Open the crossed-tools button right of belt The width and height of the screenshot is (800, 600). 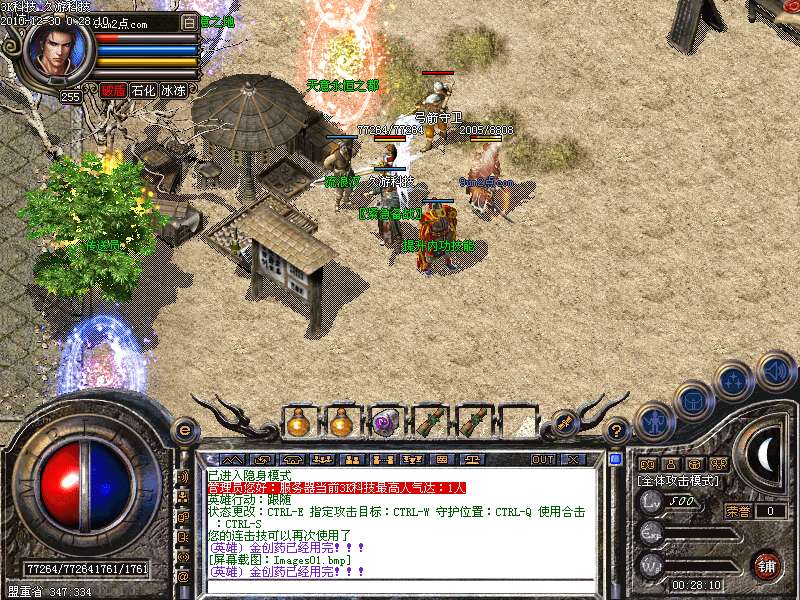pos(565,422)
